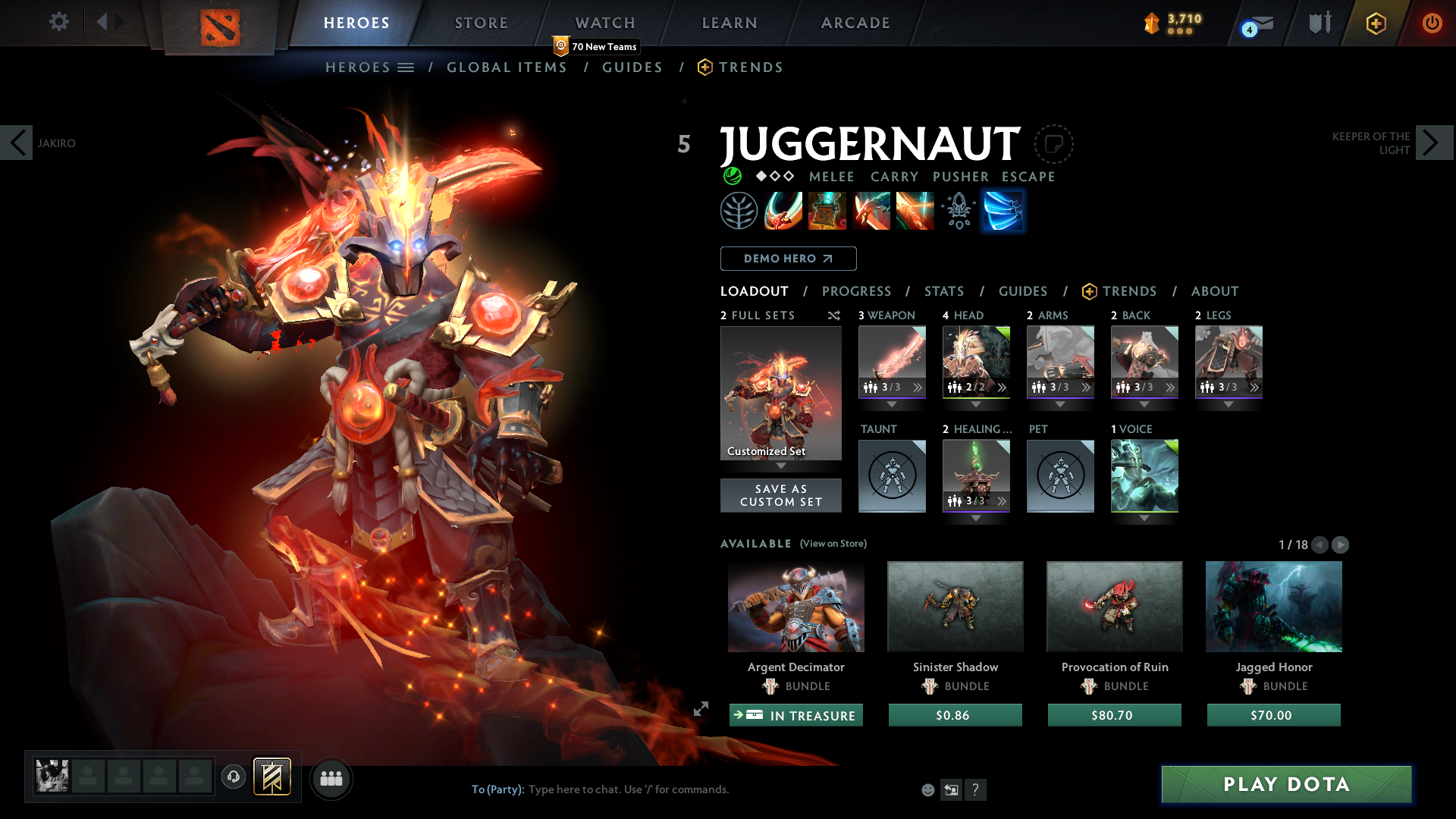
Task: Select the Blade Fury ability icon
Action: tap(783, 211)
